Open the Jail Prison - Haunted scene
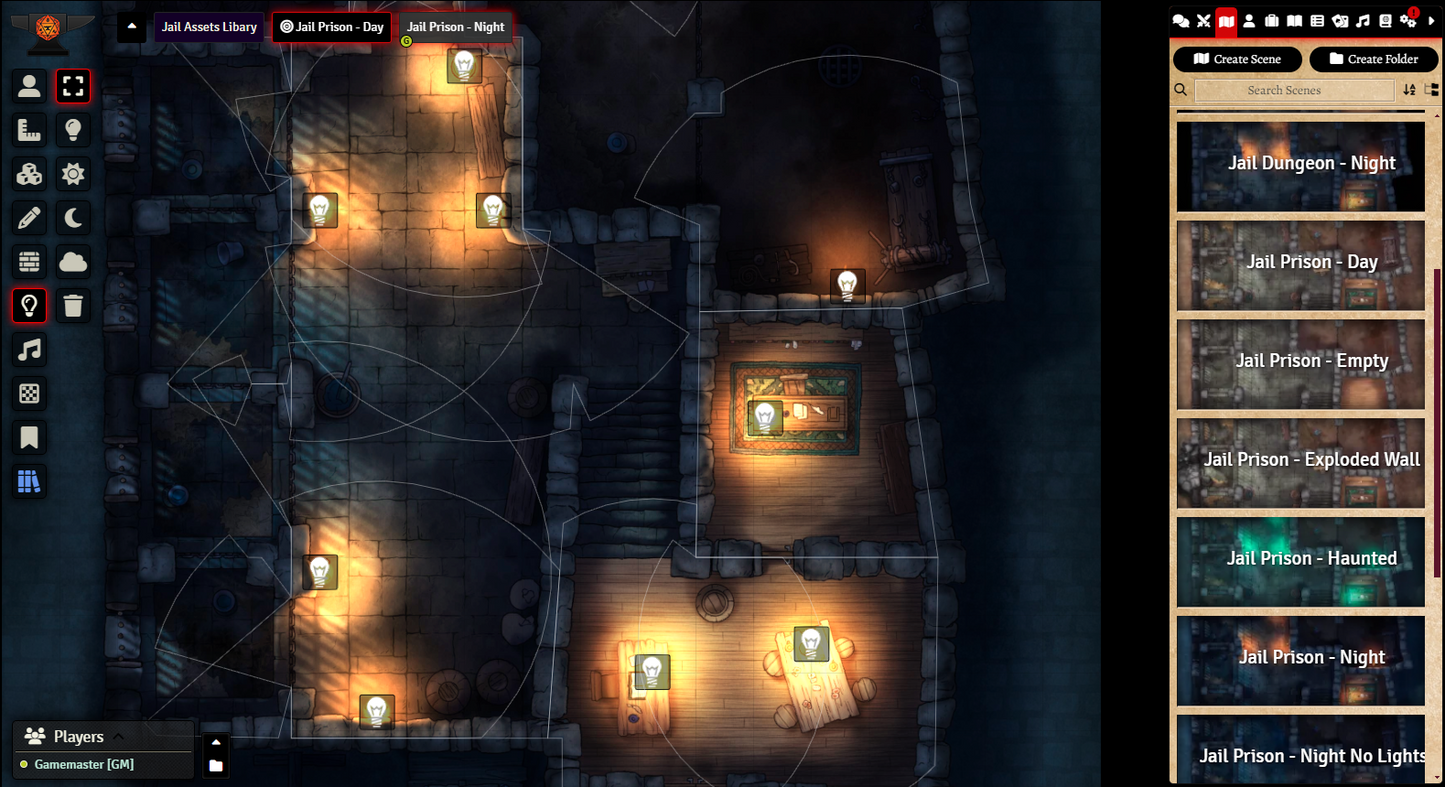 click(x=1301, y=561)
